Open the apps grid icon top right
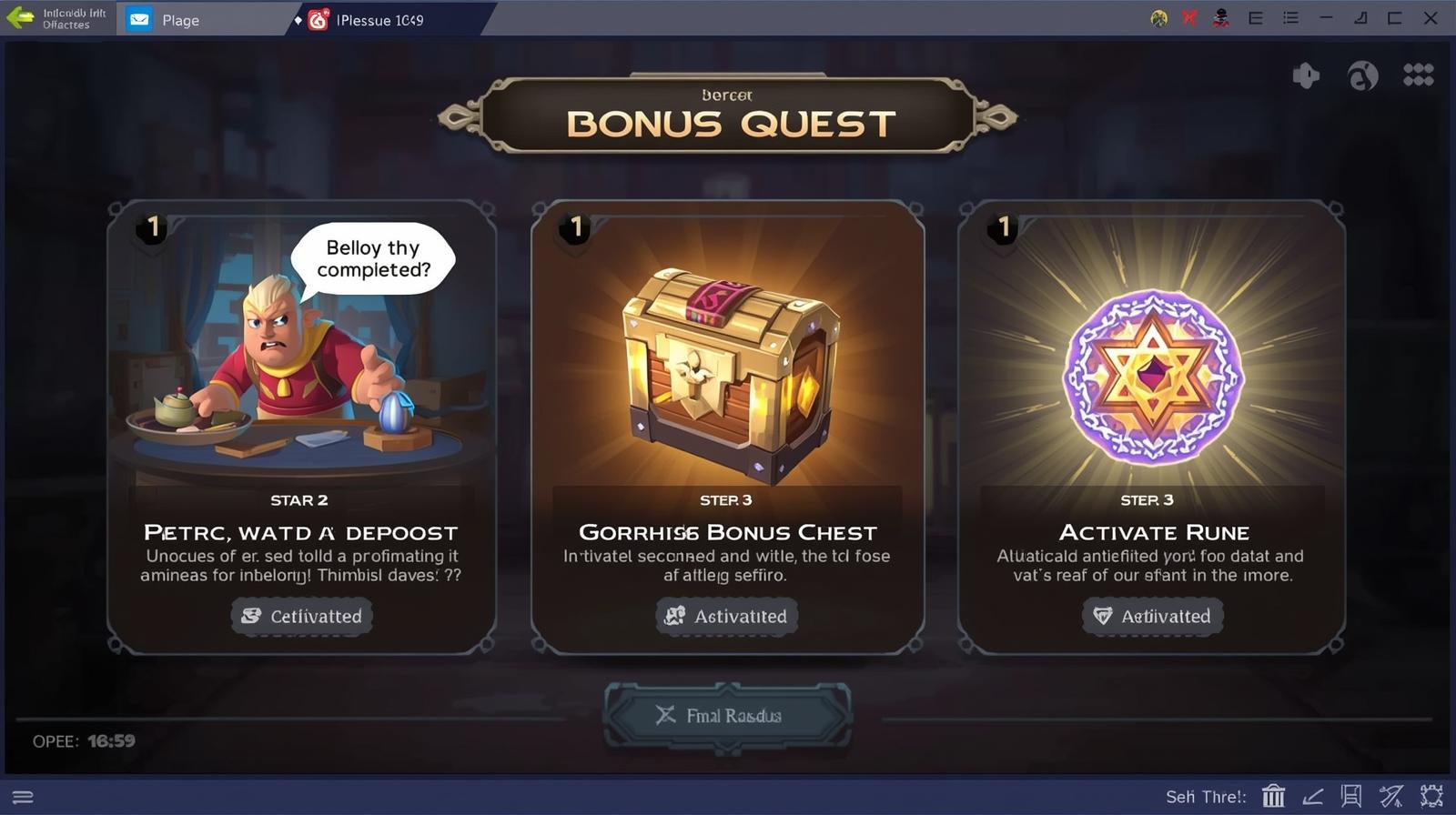 [x=1416, y=76]
